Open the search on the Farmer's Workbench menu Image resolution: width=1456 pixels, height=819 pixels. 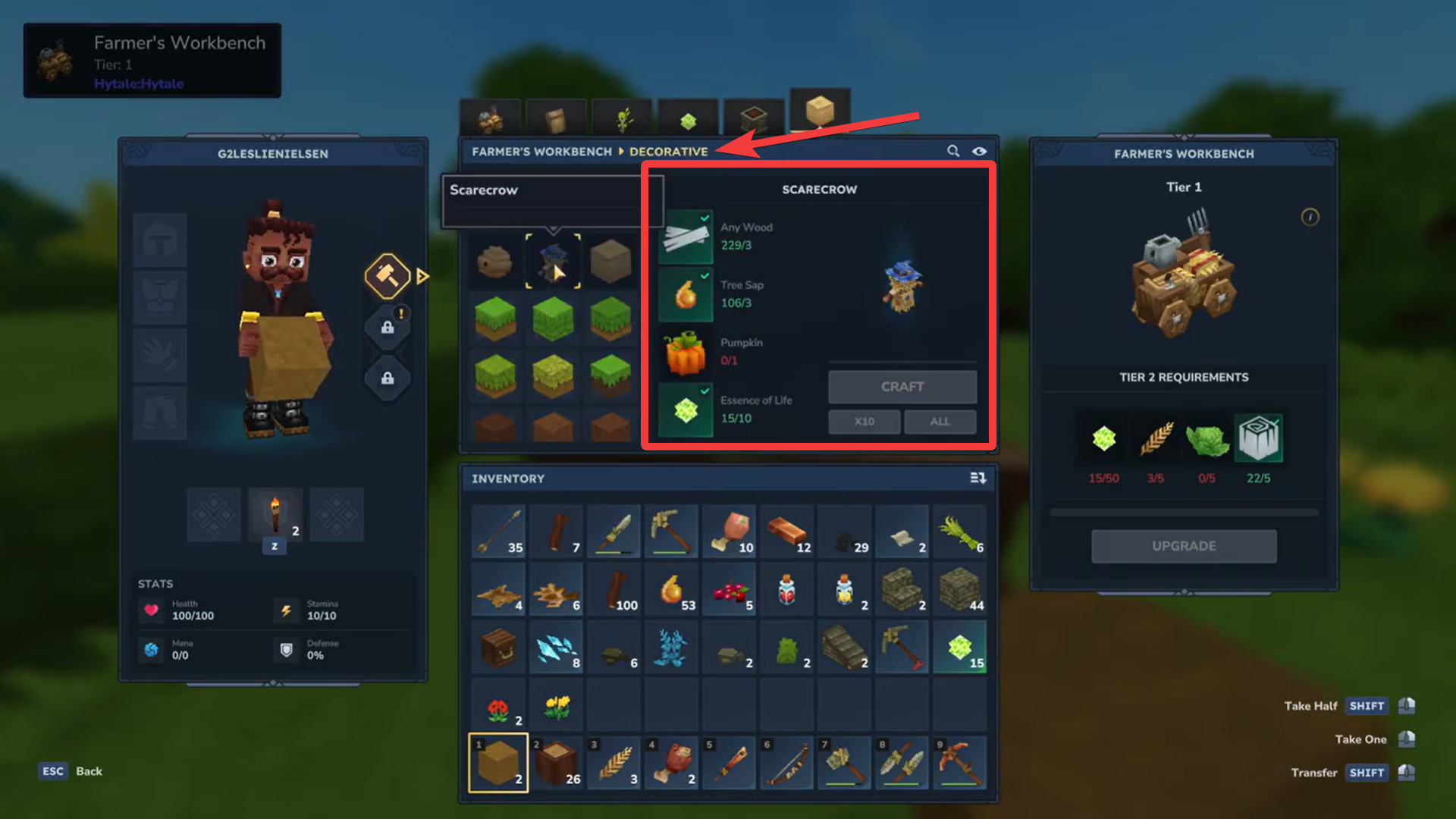click(953, 151)
